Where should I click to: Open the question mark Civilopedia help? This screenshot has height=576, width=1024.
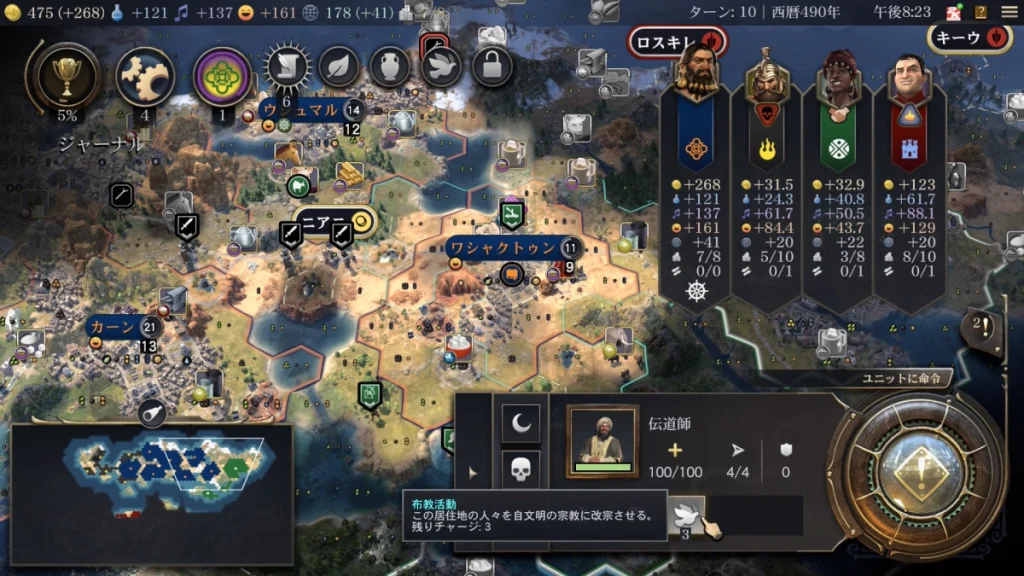coord(980,12)
